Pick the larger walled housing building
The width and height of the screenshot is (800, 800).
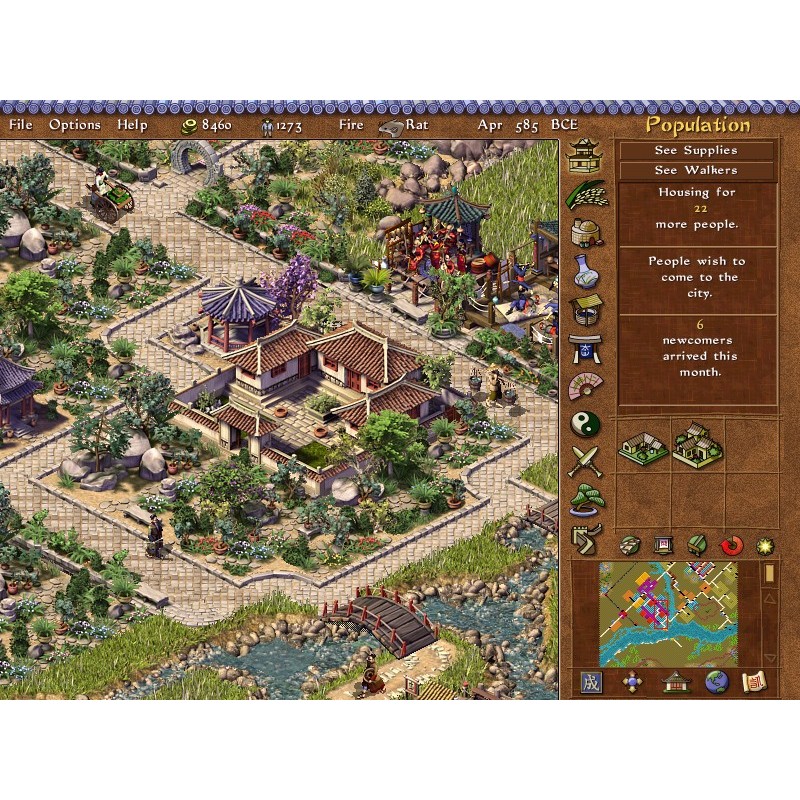click(696, 445)
